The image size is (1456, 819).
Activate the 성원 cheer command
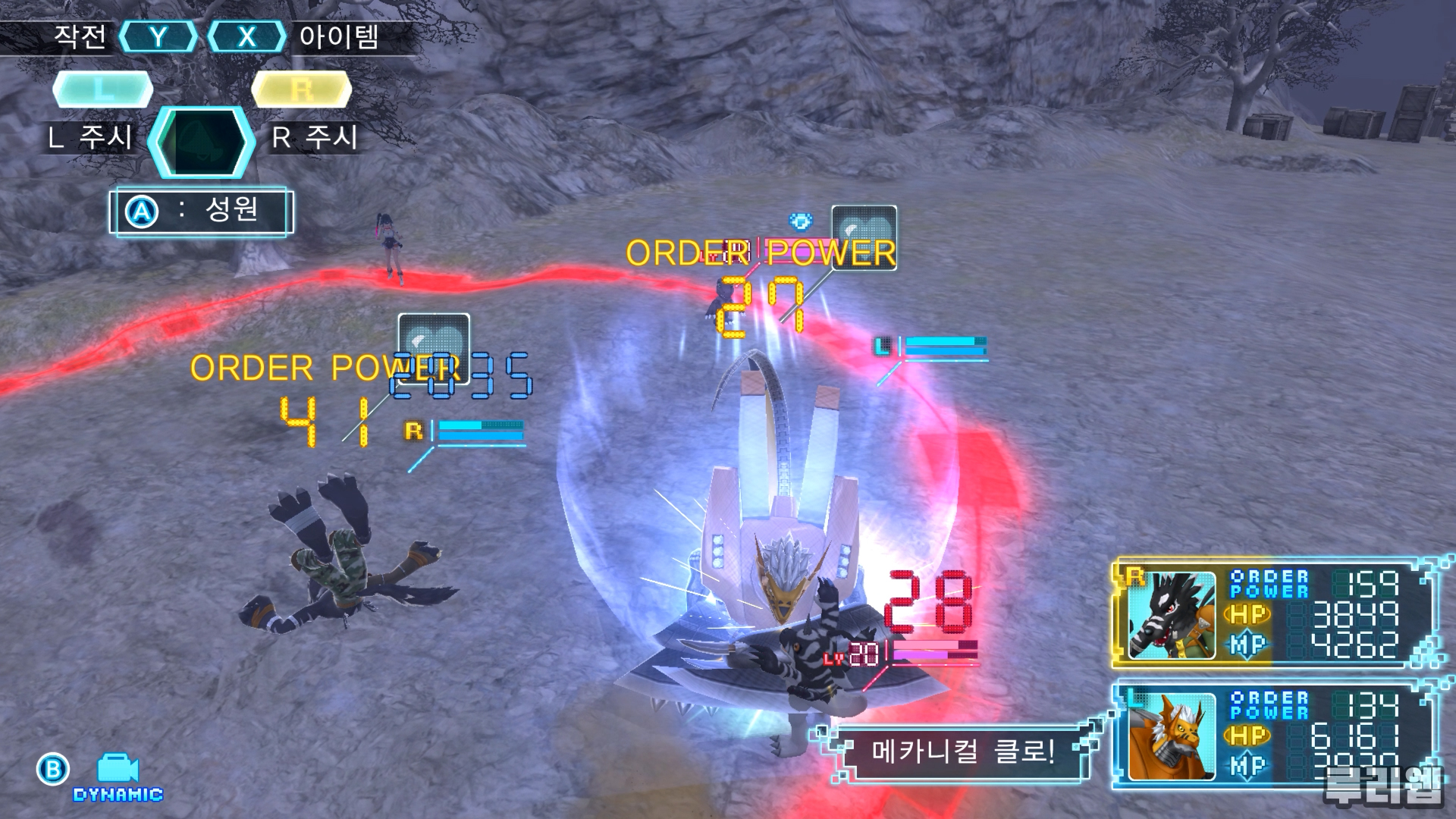point(201,212)
